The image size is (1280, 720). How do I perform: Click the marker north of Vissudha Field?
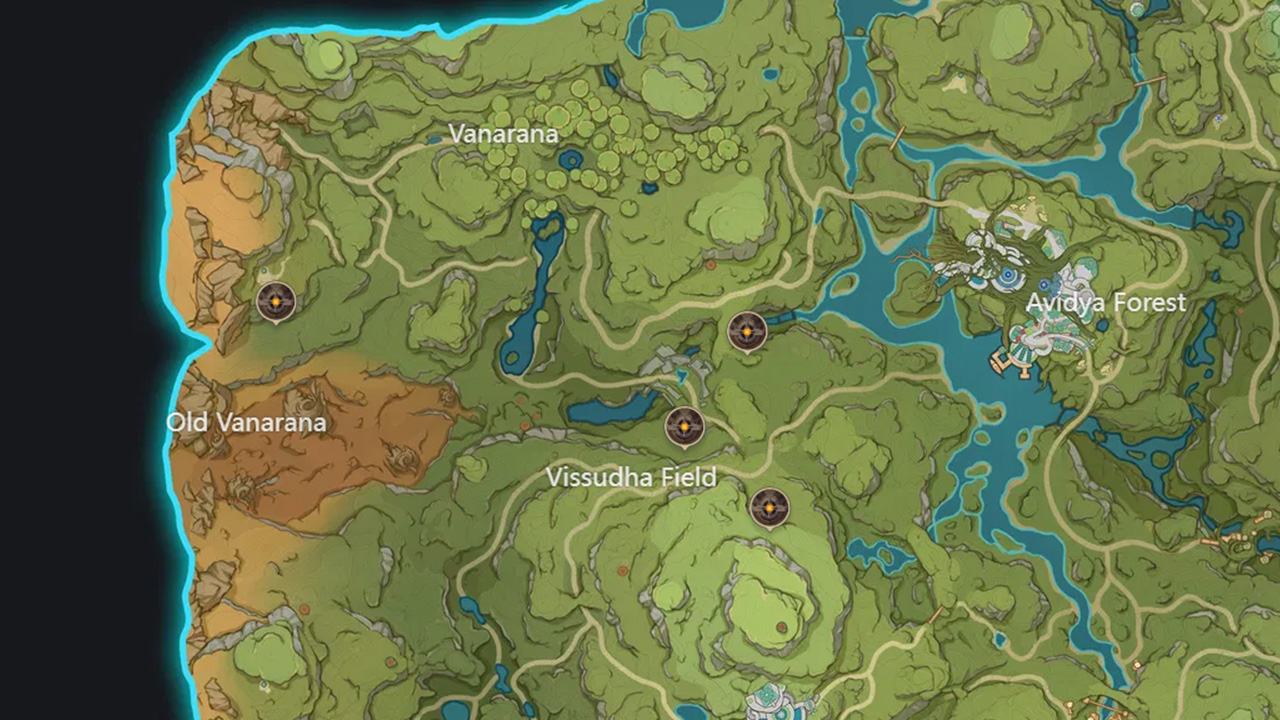(x=748, y=331)
